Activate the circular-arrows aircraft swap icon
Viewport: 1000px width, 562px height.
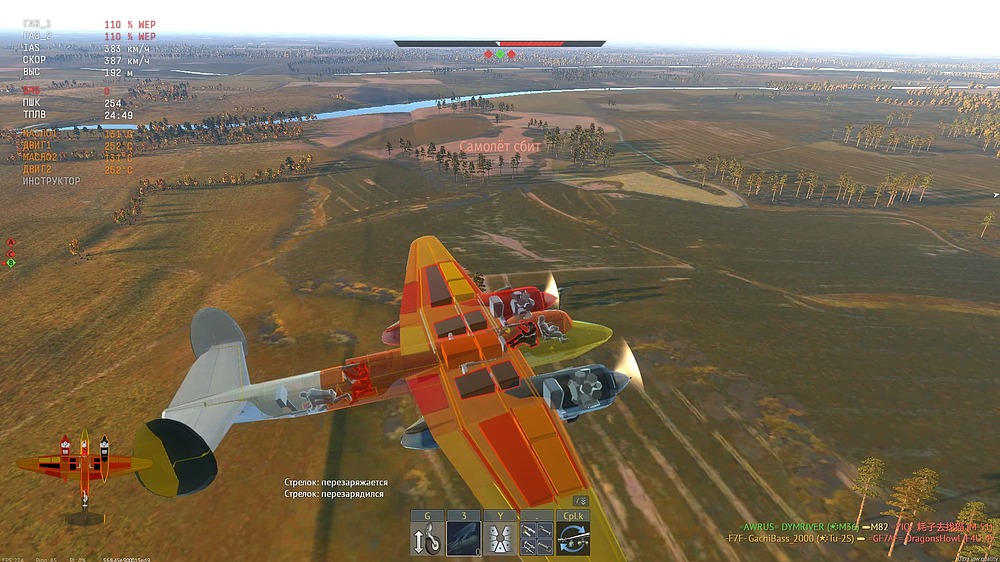pyautogui.click(x=573, y=539)
